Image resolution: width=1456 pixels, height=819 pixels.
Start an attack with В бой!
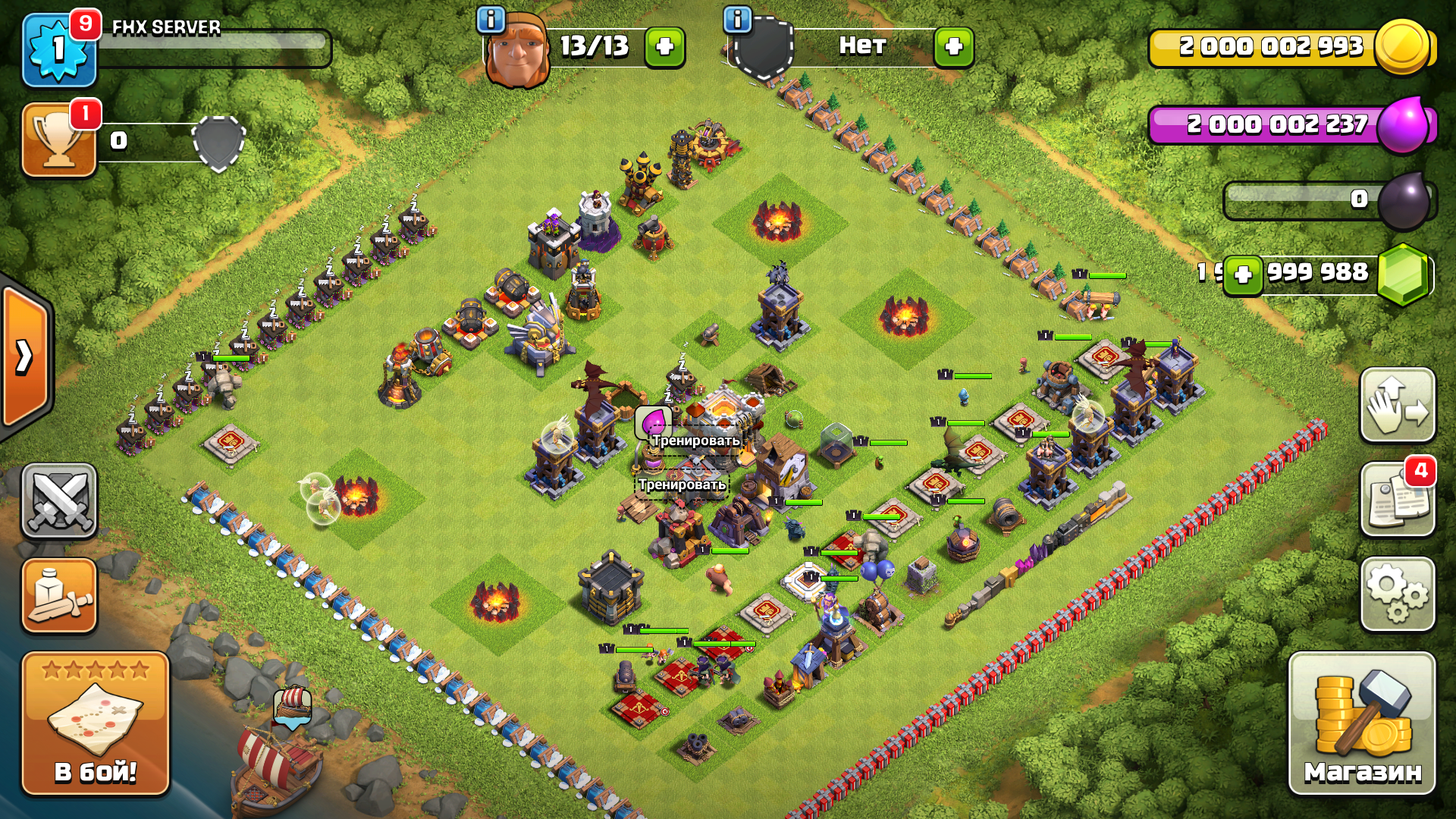(96, 723)
